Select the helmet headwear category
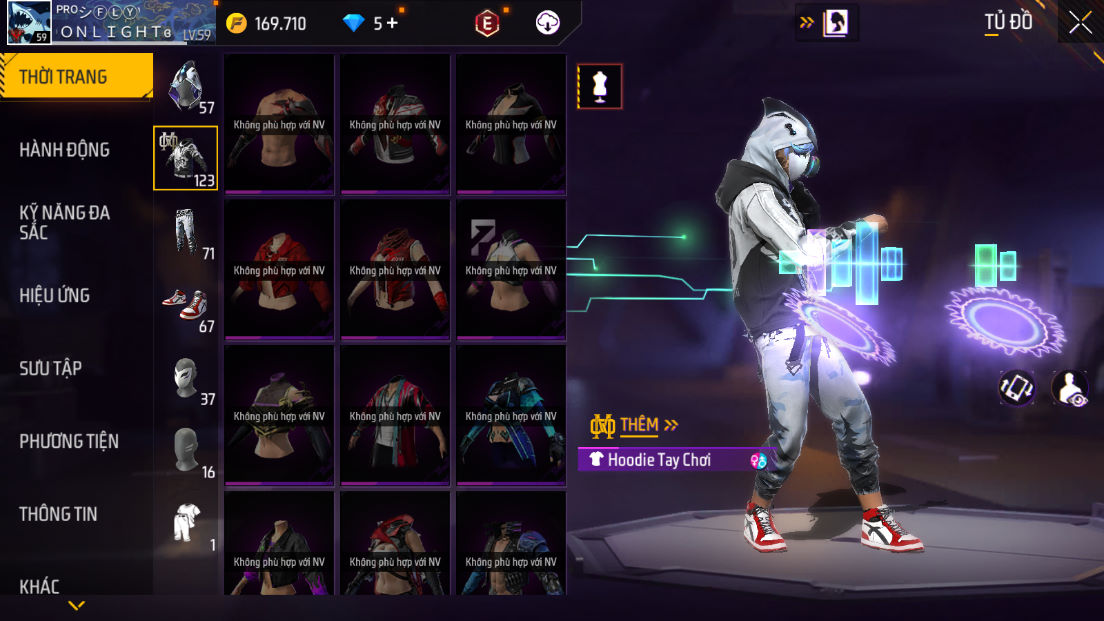The image size is (1104, 621). (186, 85)
